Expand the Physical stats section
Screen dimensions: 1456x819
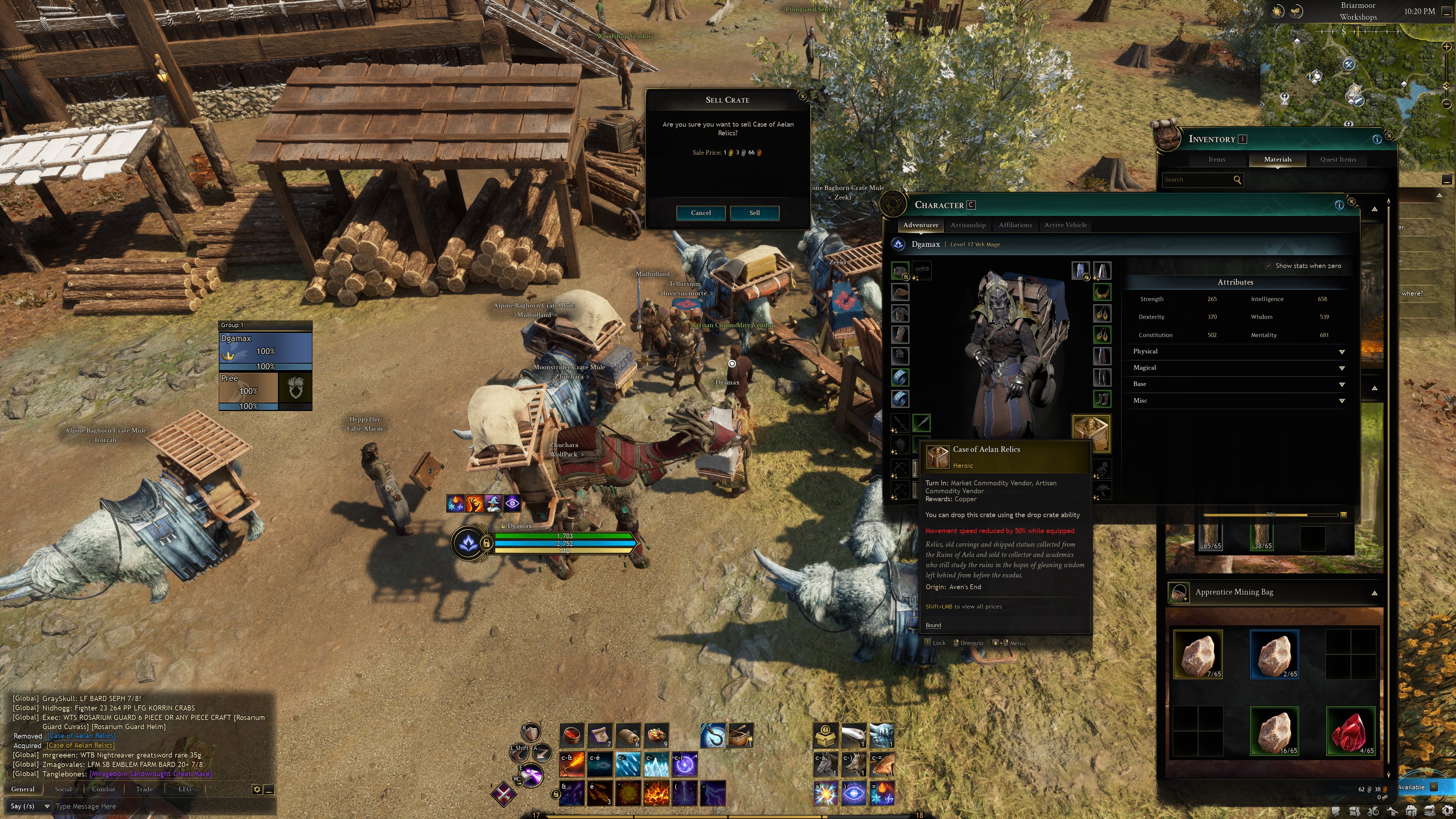(1342, 351)
